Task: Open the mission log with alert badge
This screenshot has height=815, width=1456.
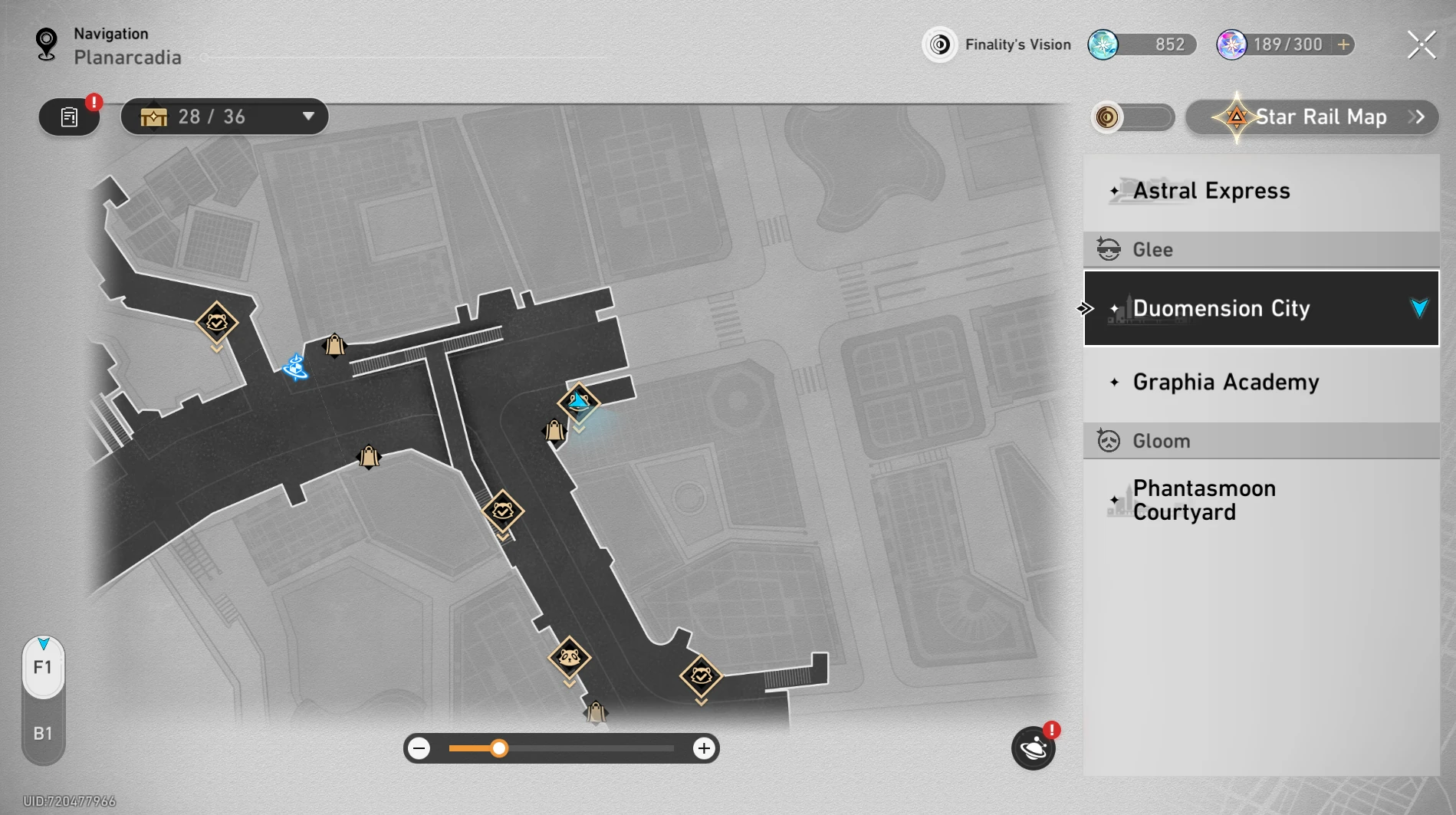Action: pos(70,117)
